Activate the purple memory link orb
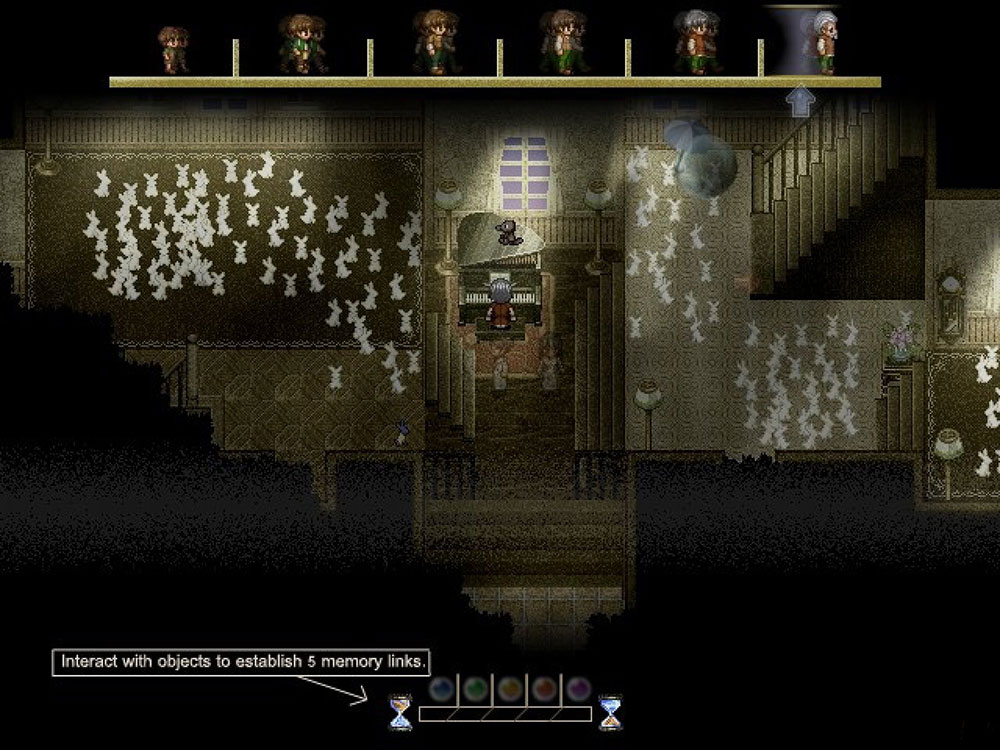The height and width of the screenshot is (750, 1000). click(x=578, y=689)
